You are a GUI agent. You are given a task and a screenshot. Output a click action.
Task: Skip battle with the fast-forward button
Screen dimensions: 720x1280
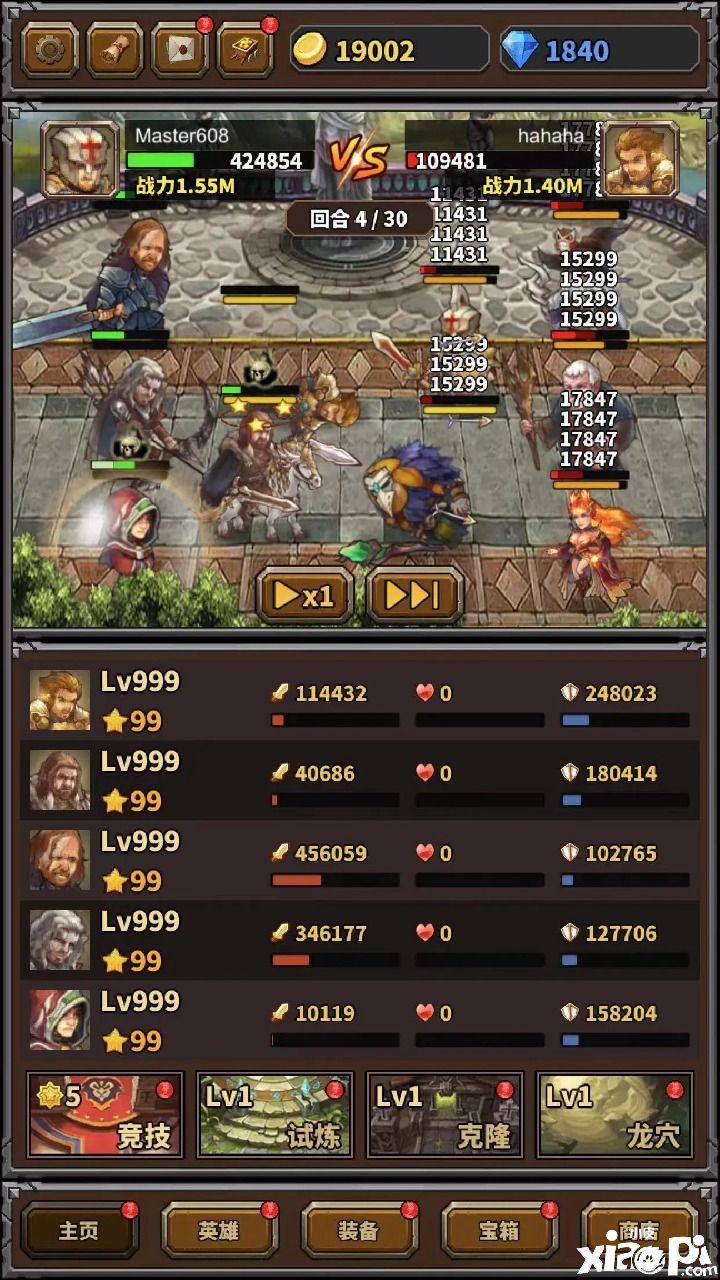tap(414, 596)
